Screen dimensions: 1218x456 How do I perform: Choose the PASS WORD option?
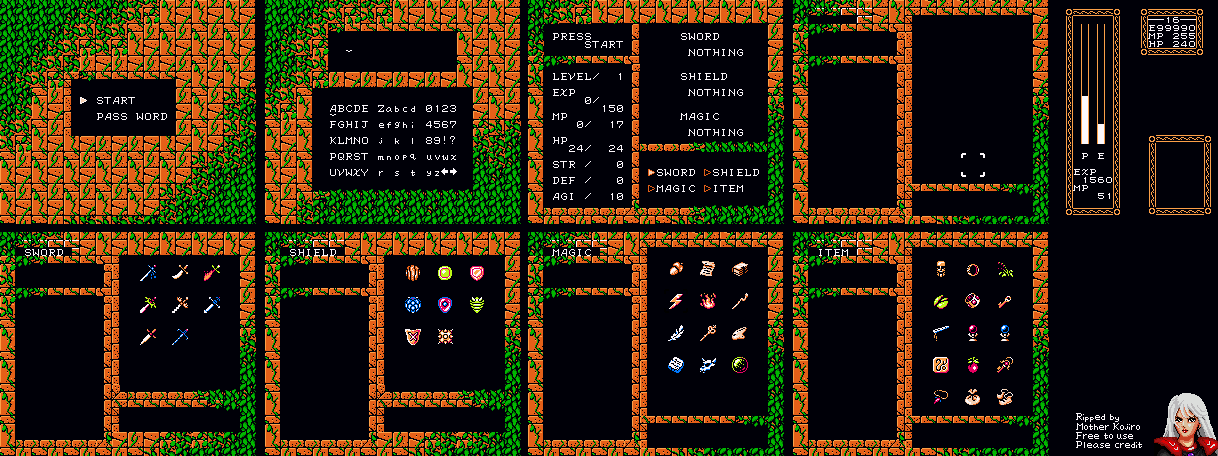click(x=132, y=116)
